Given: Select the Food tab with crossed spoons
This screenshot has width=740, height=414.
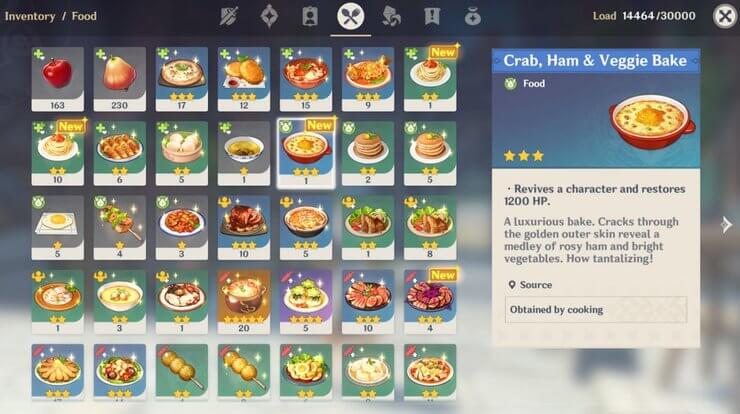Looking at the screenshot, I should point(351,16).
